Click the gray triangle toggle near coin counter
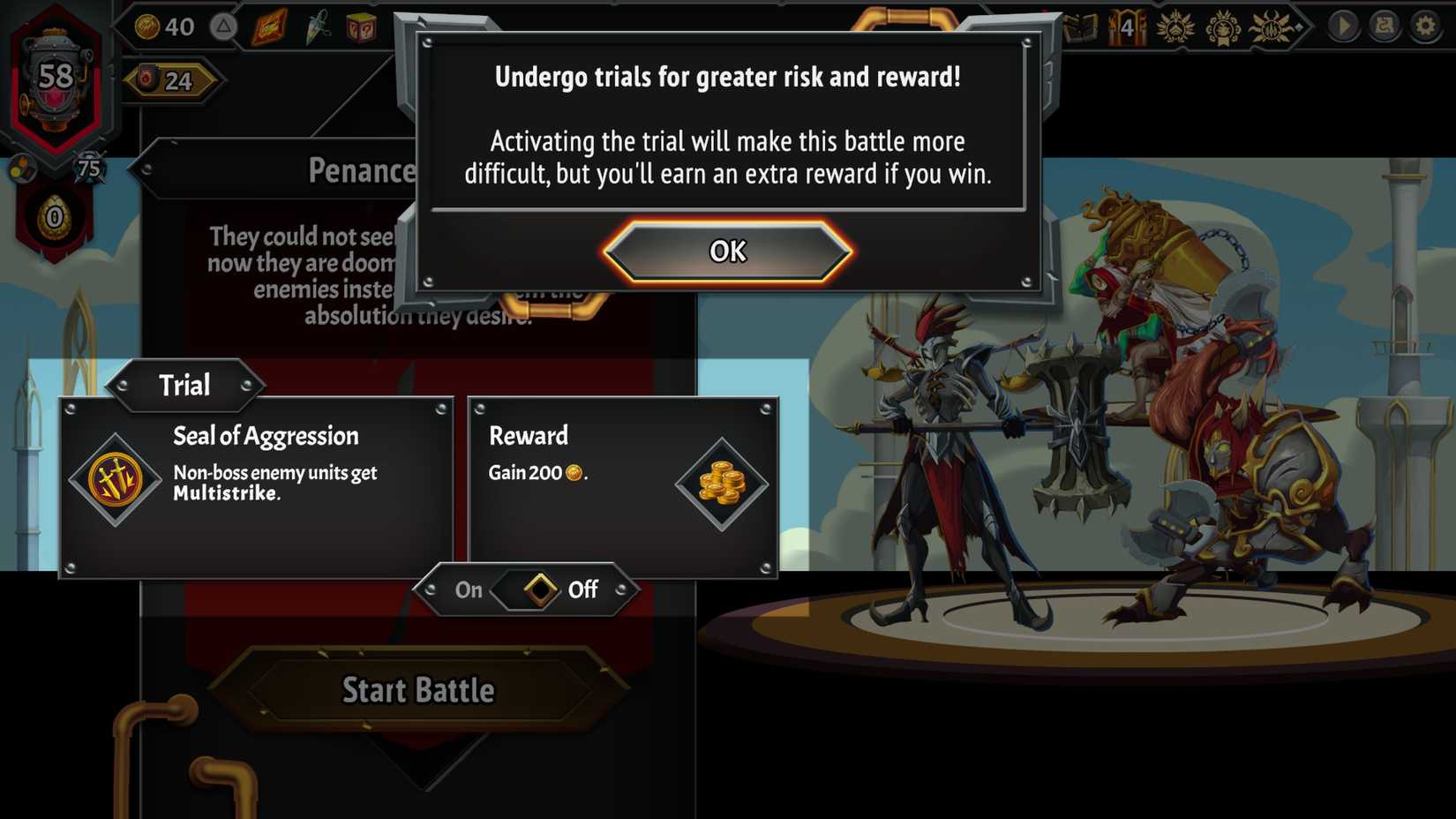1456x819 pixels. point(223,26)
